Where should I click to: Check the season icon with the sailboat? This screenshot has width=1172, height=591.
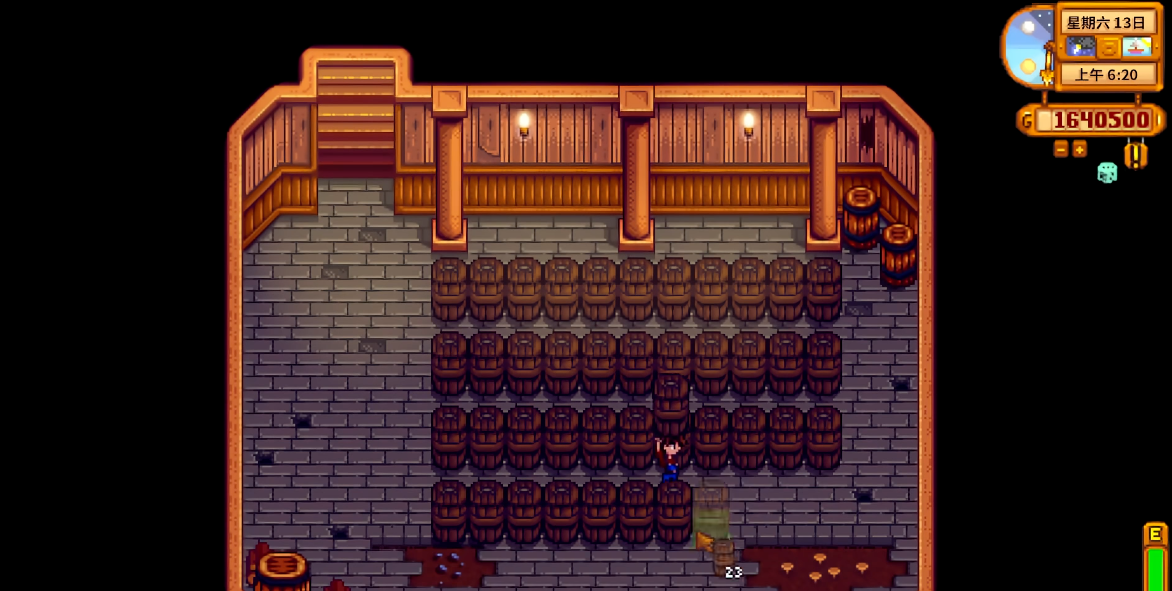coord(1137,47)
